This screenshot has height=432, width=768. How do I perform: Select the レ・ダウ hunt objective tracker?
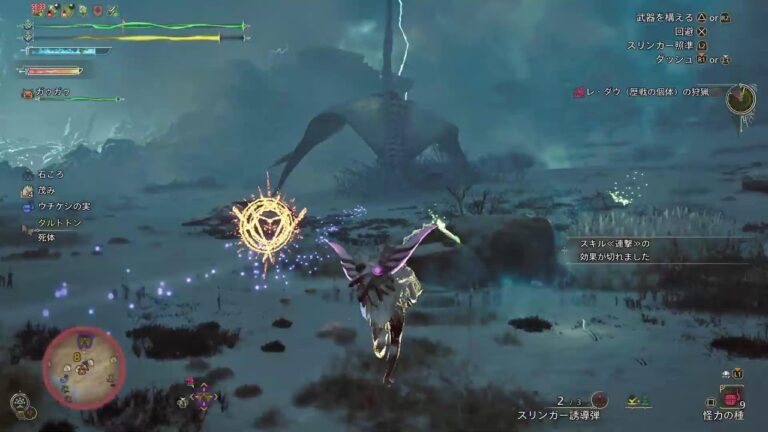[648, 92]
